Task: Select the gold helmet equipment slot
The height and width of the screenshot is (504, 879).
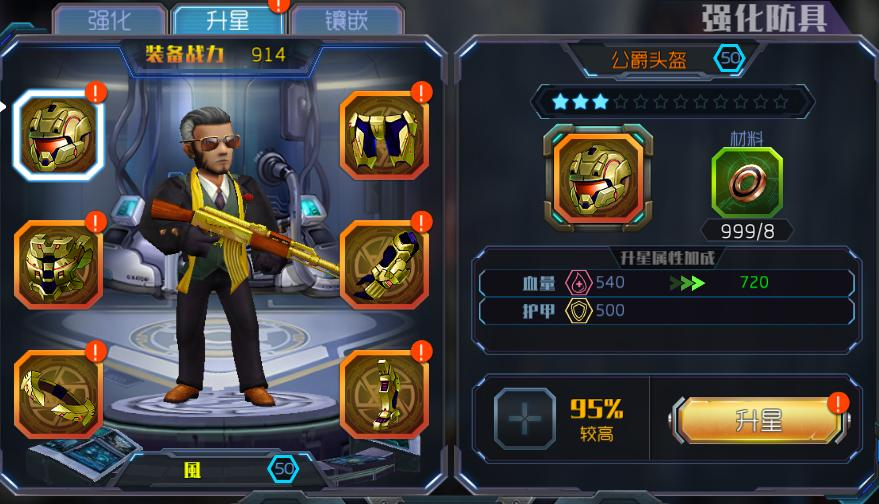Action: 57,136
